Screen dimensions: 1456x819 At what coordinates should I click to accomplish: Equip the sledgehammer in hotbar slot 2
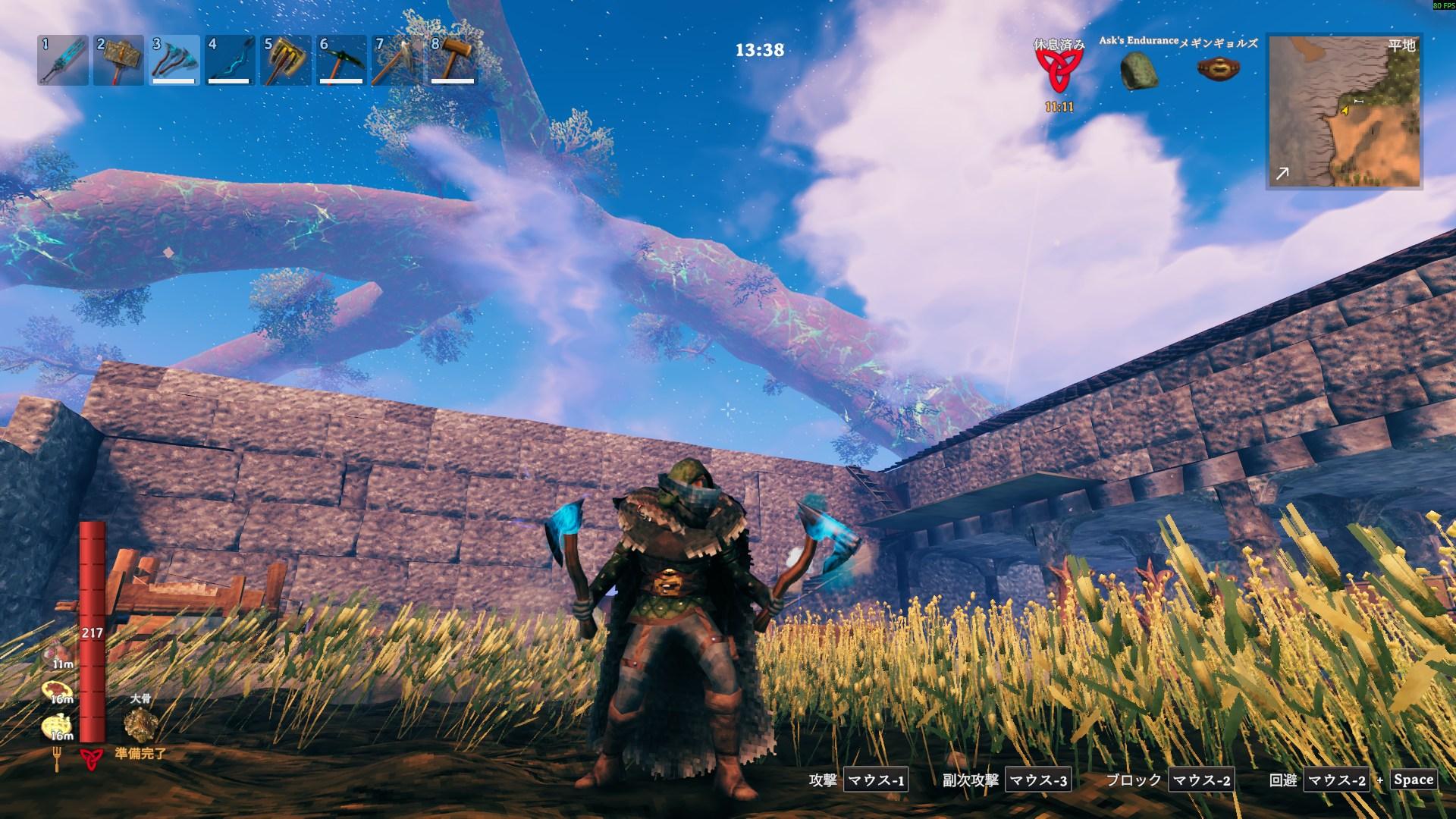click(x=118, y=60)
